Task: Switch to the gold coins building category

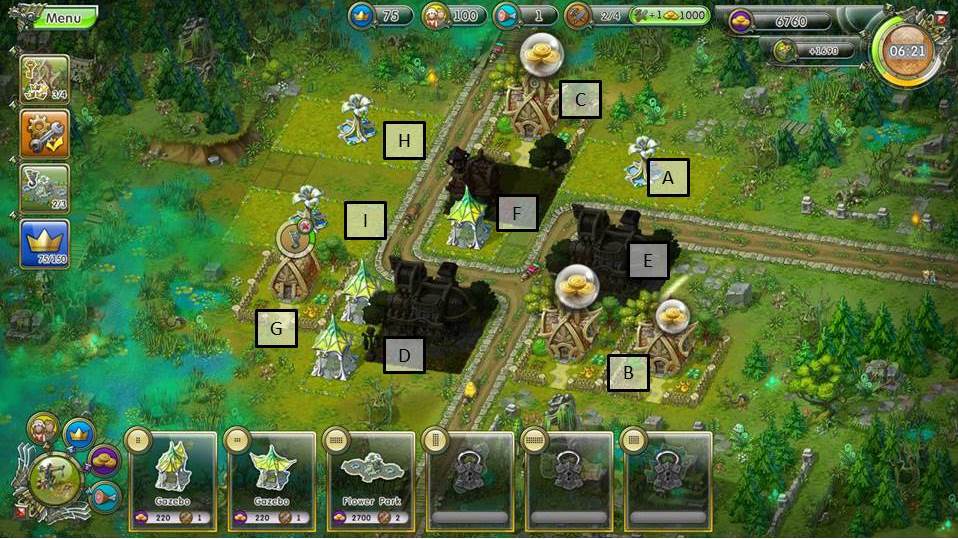Action: [x=103, y=460]
